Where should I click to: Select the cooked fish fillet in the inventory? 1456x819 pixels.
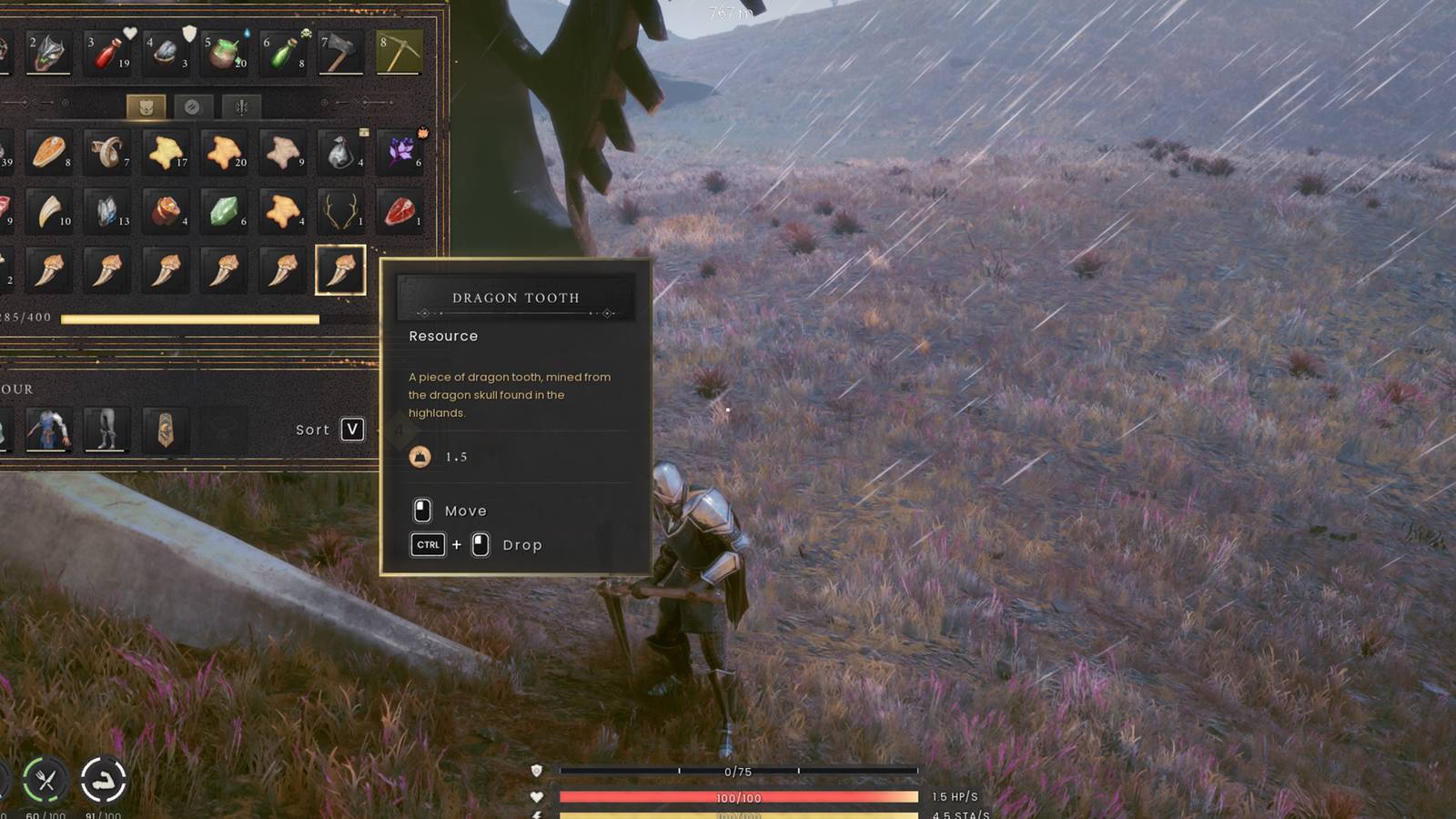tap(50, 153)
